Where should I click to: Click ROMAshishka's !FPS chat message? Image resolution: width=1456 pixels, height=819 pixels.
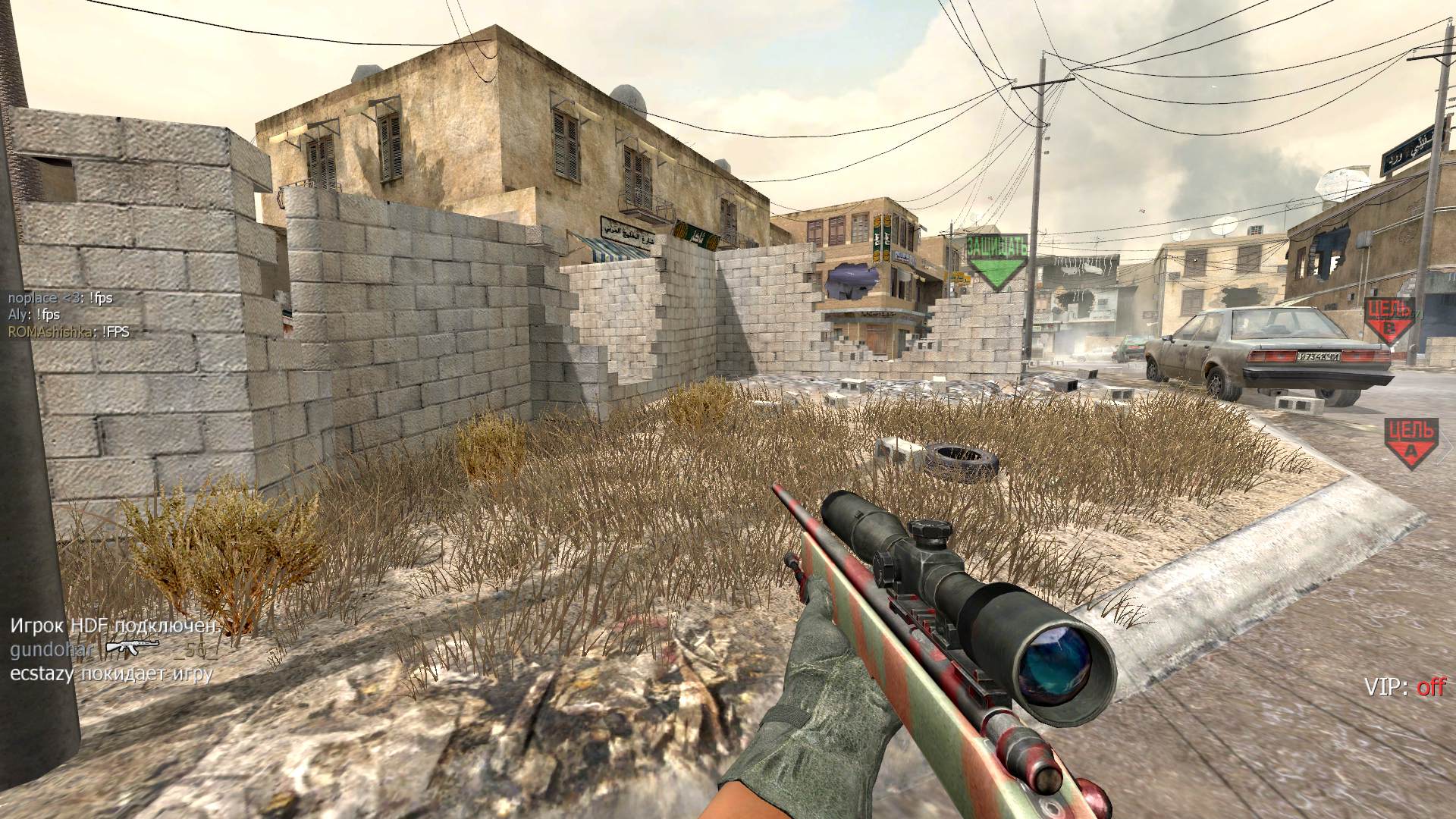point(68,331)
